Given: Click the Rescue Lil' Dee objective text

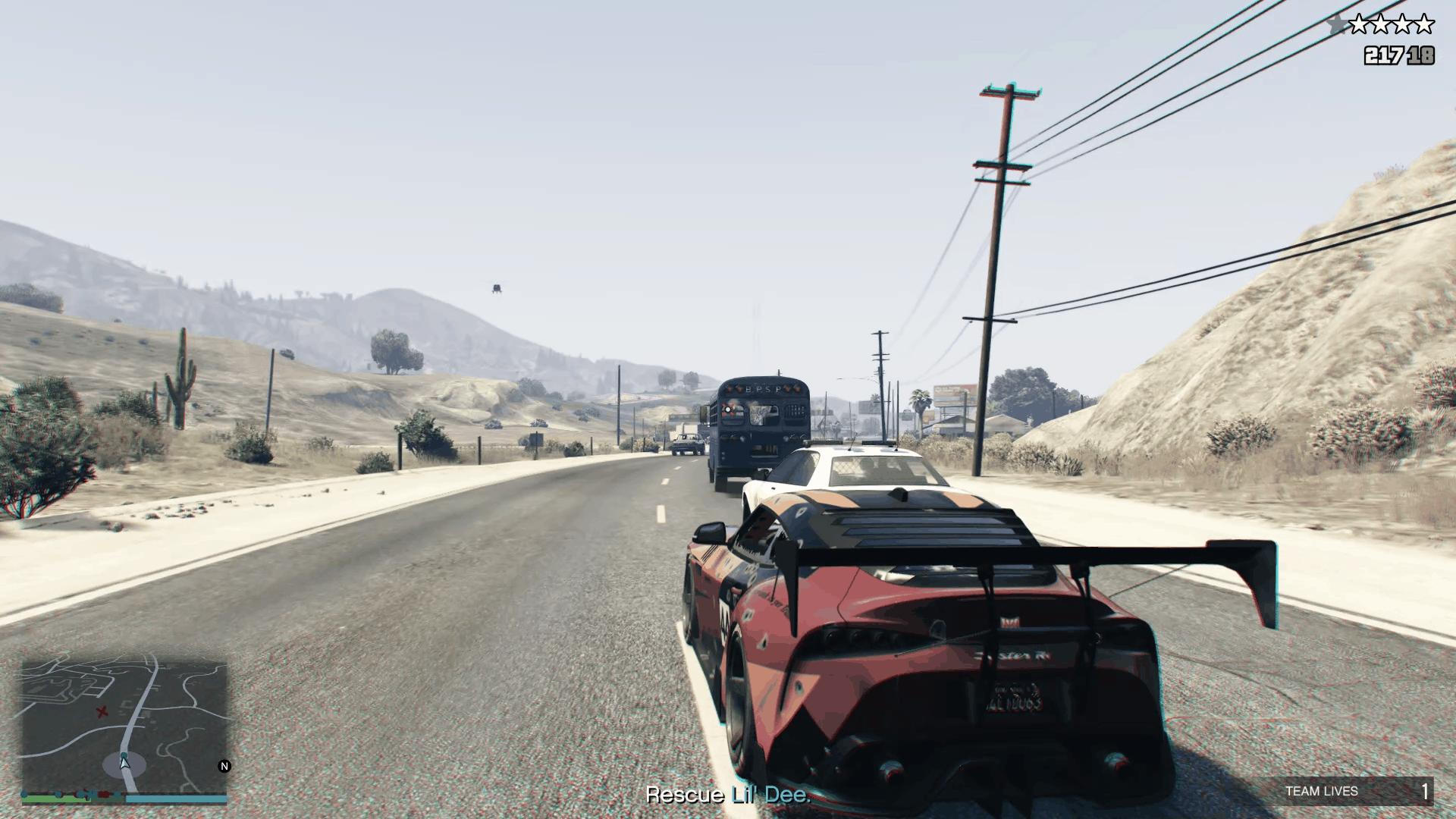Looking at the screenshot, I should coord(728,795).
